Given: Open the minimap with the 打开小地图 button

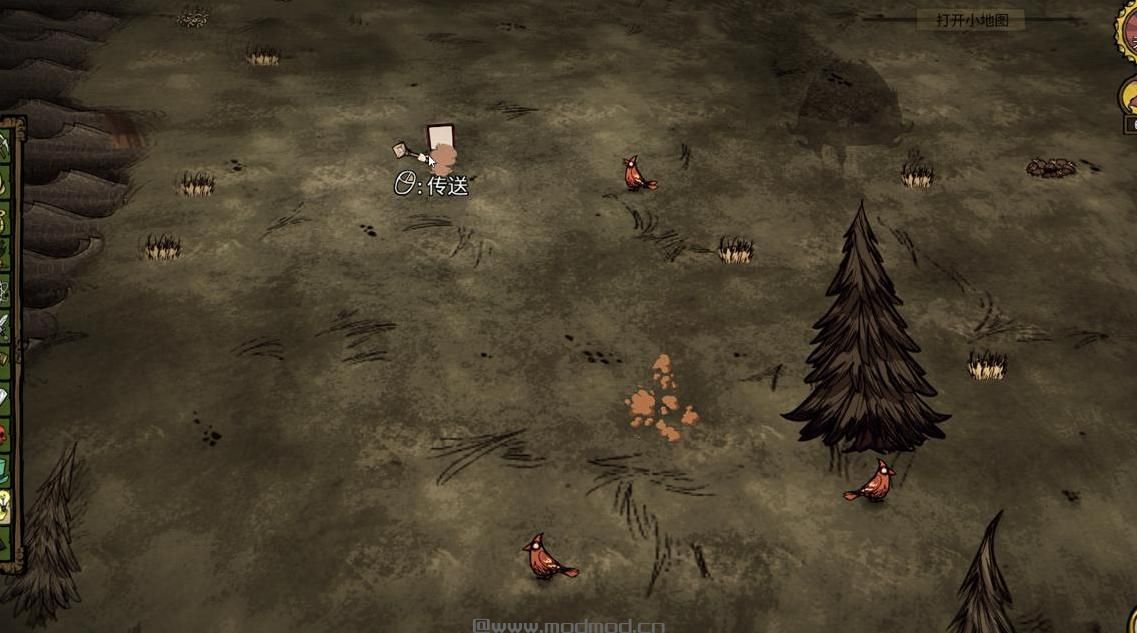Looking at the screenshot, I should tap(971, 20).
